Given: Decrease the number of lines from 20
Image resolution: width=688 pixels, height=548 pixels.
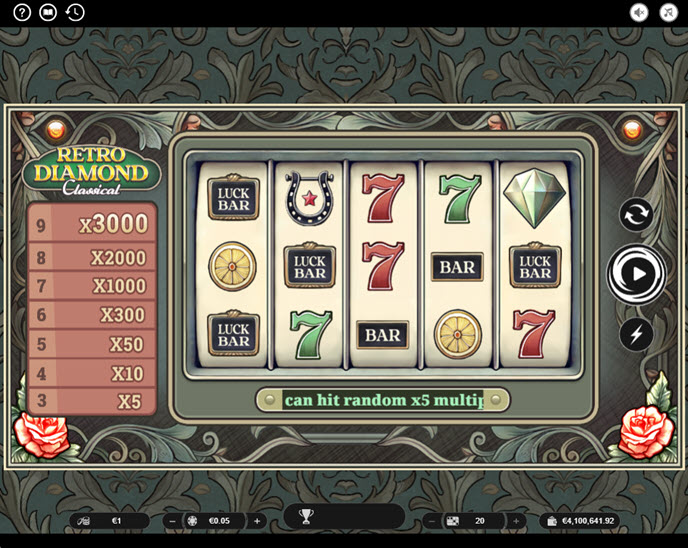Looking at the screenshot, I should tap(431, 521).
